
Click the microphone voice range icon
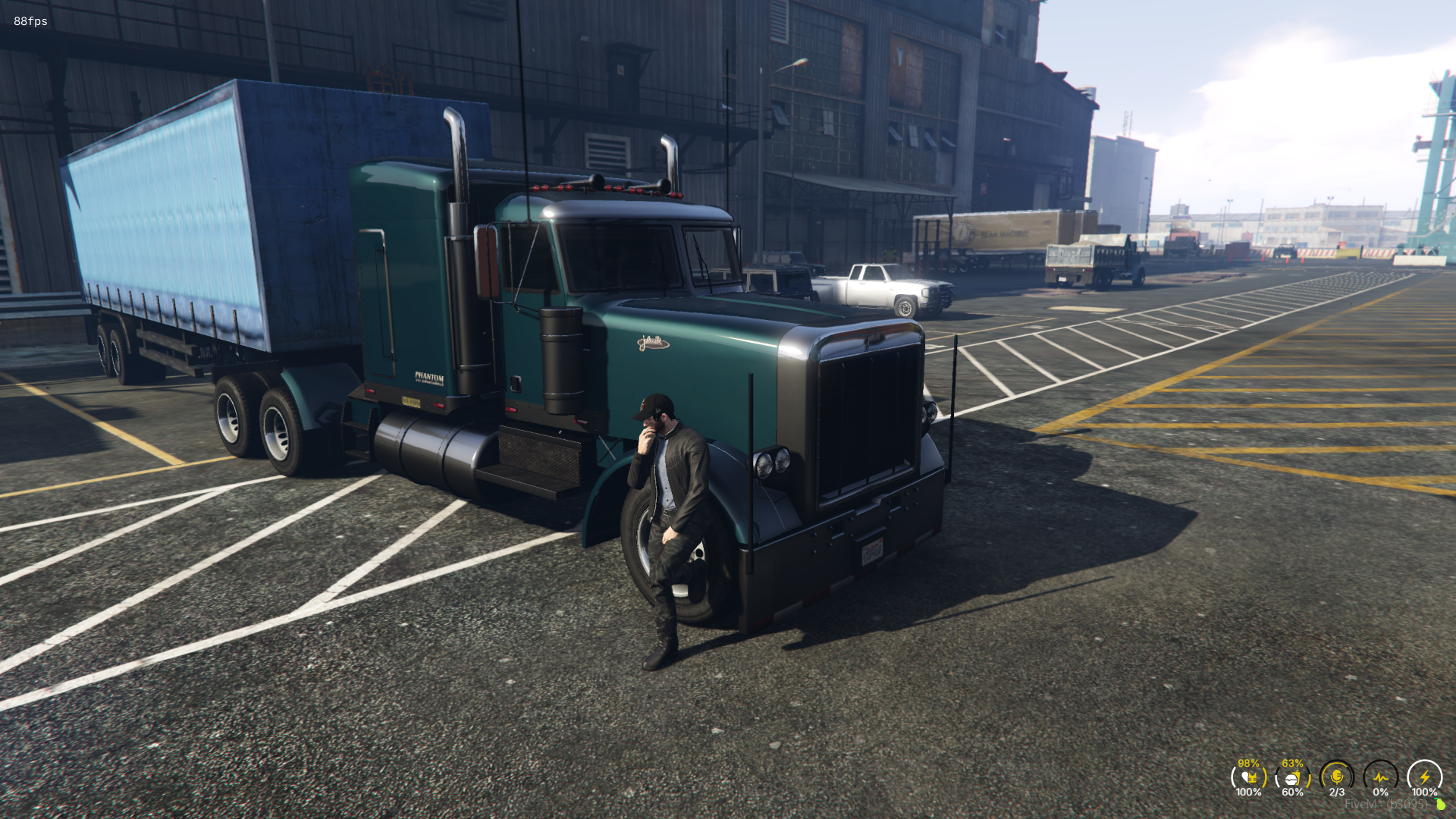coord(1338,777)
